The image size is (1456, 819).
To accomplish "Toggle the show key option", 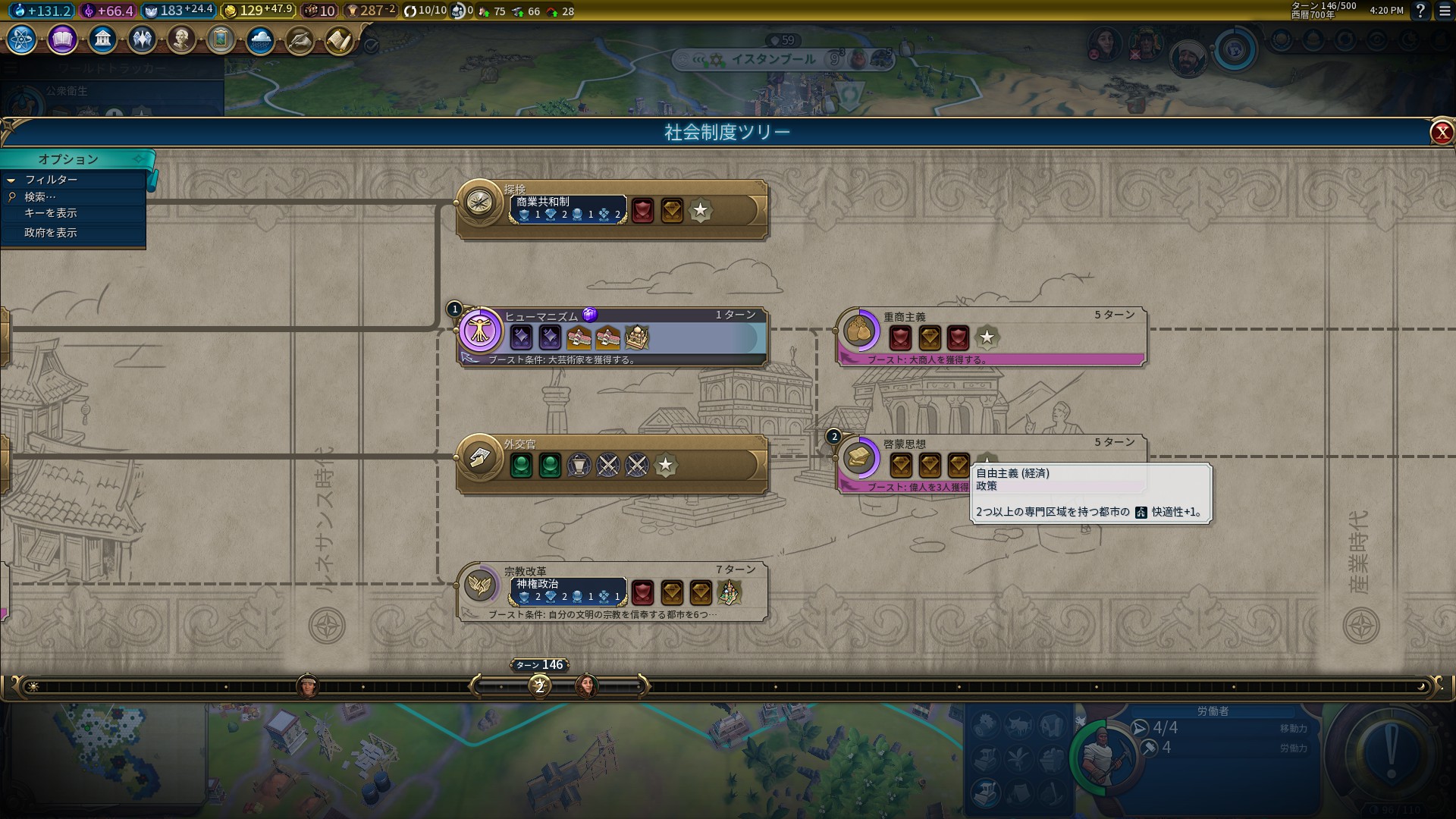I will click(51, 213).
